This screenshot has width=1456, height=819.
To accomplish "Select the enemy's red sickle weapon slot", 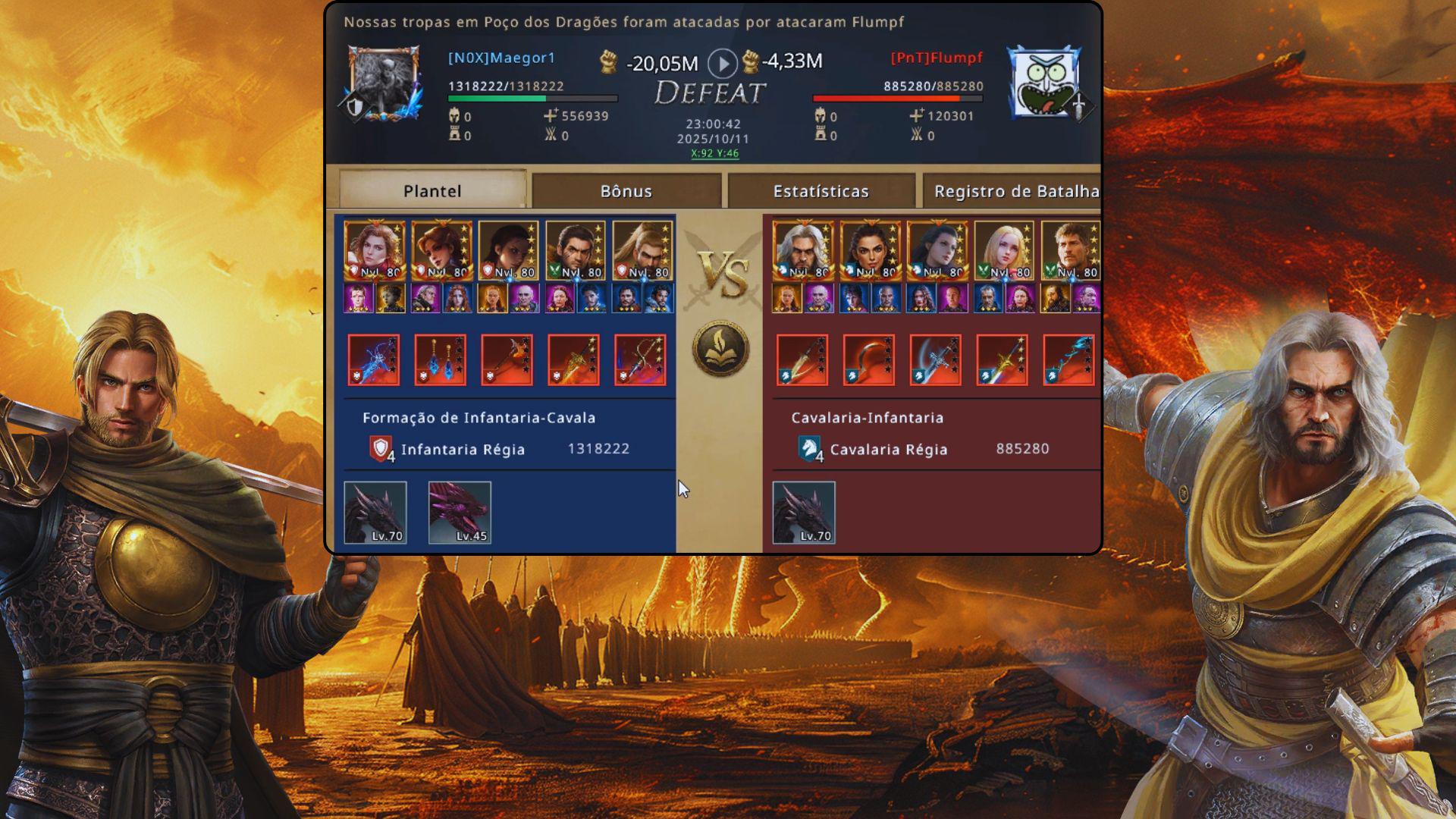I will pos(868,359).
